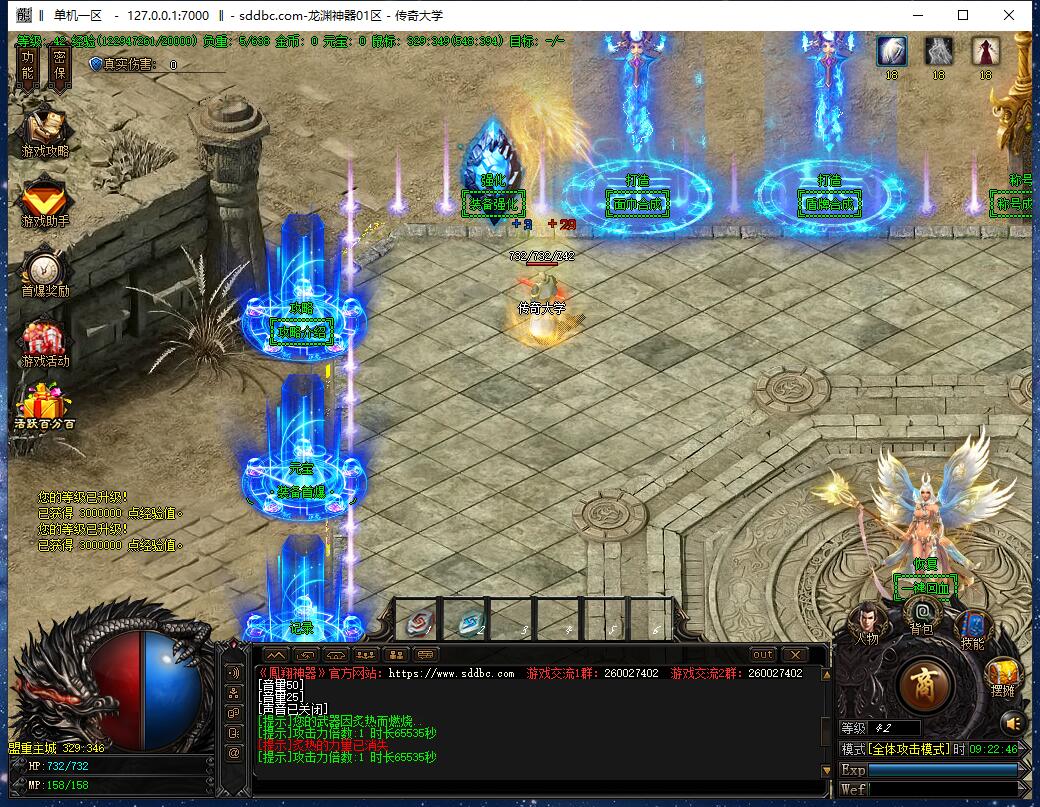Open the 游戏活动 game events

click(x=45, y=342)
